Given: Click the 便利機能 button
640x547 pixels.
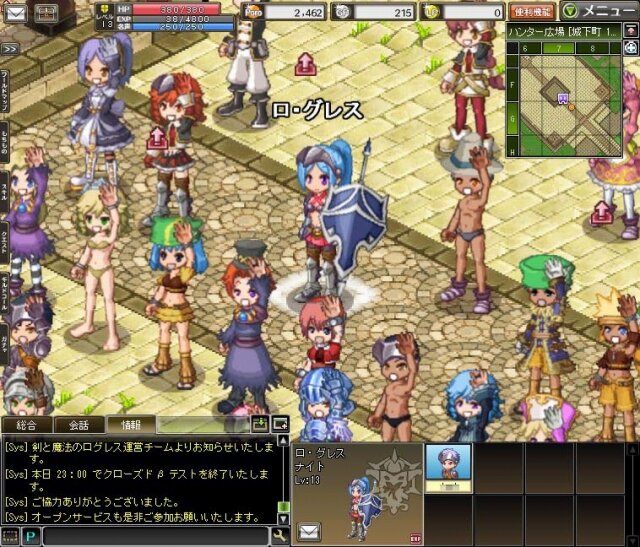Looking at the screenshot, I should (x=532, y=12).
